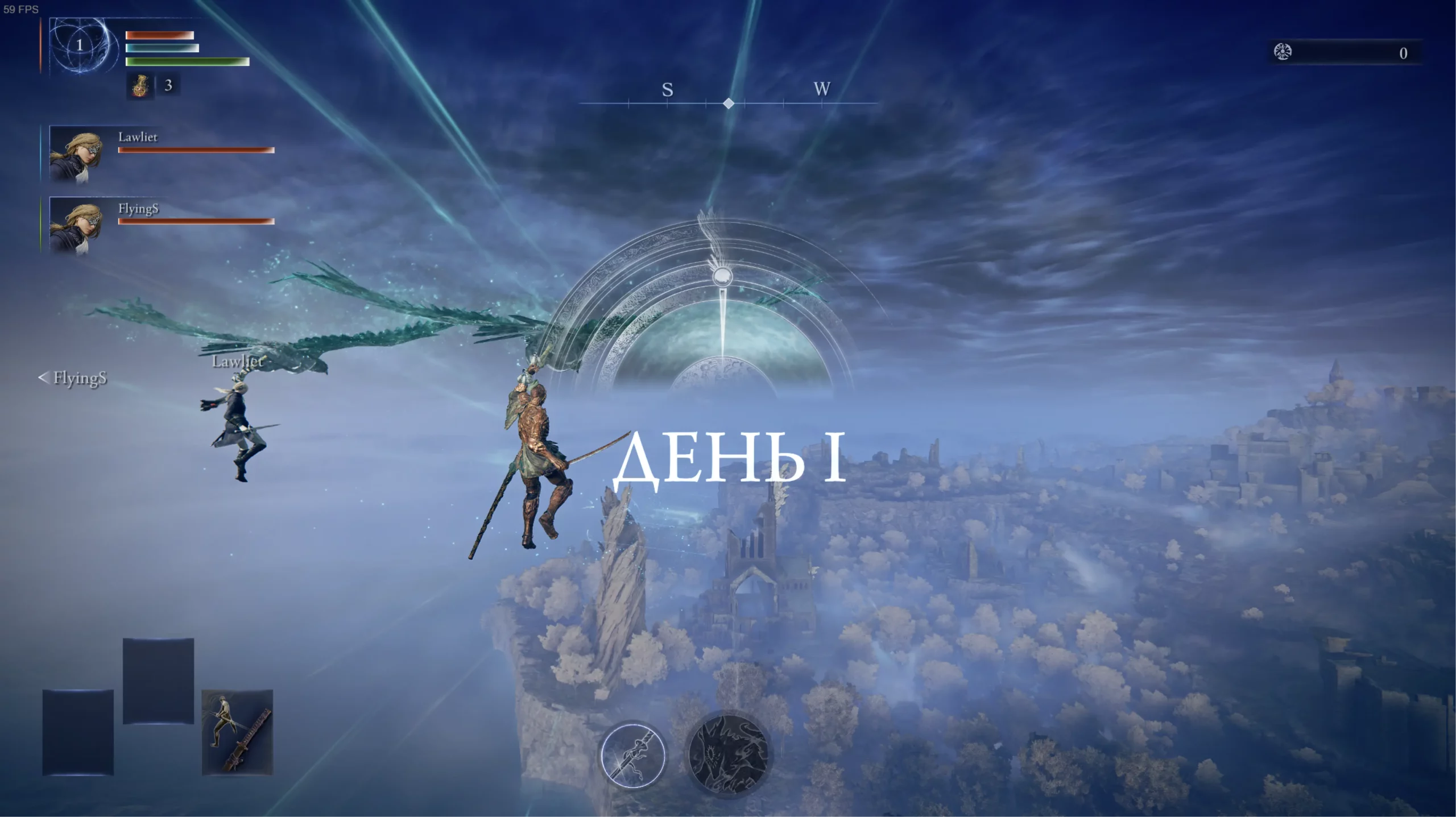Select the flask item icon
Viewport: 1456px width, 817px height.
click(139, 86)
